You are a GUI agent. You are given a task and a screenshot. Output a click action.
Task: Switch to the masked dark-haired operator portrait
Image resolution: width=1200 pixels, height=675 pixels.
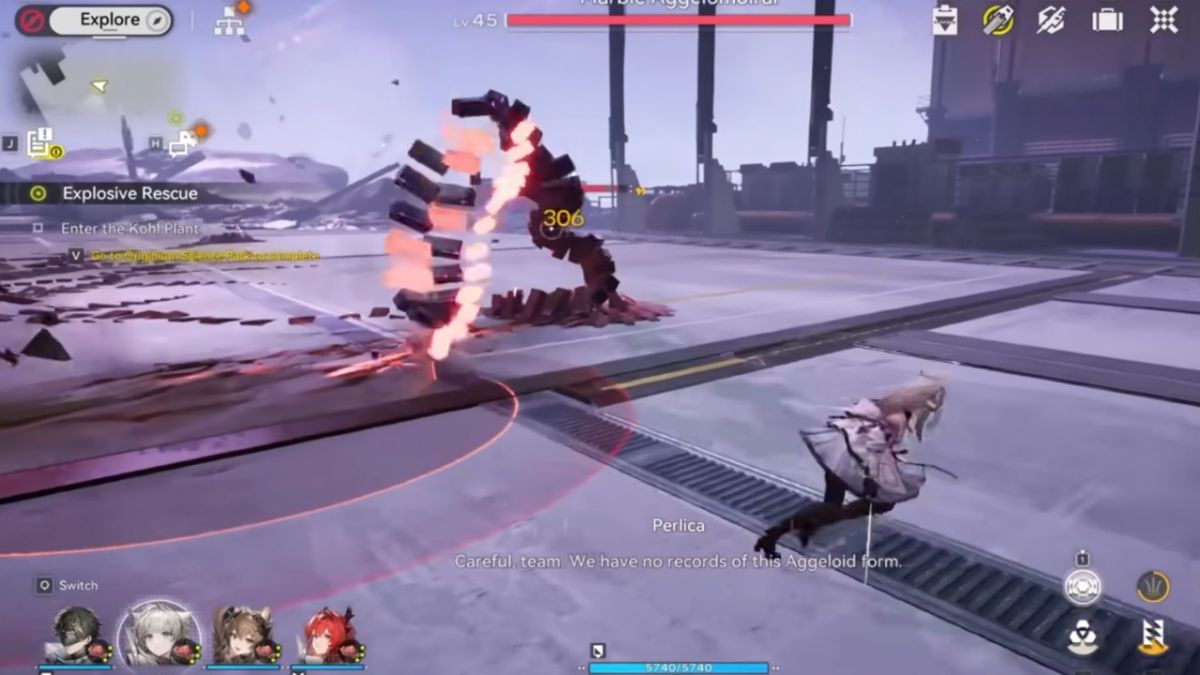click(76, 635)
